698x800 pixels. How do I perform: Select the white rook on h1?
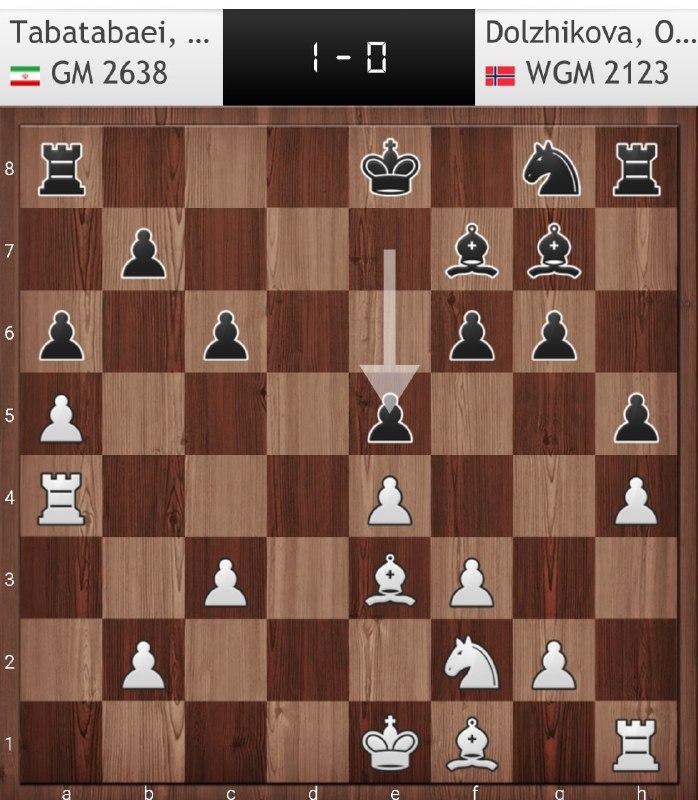point(637,745)
